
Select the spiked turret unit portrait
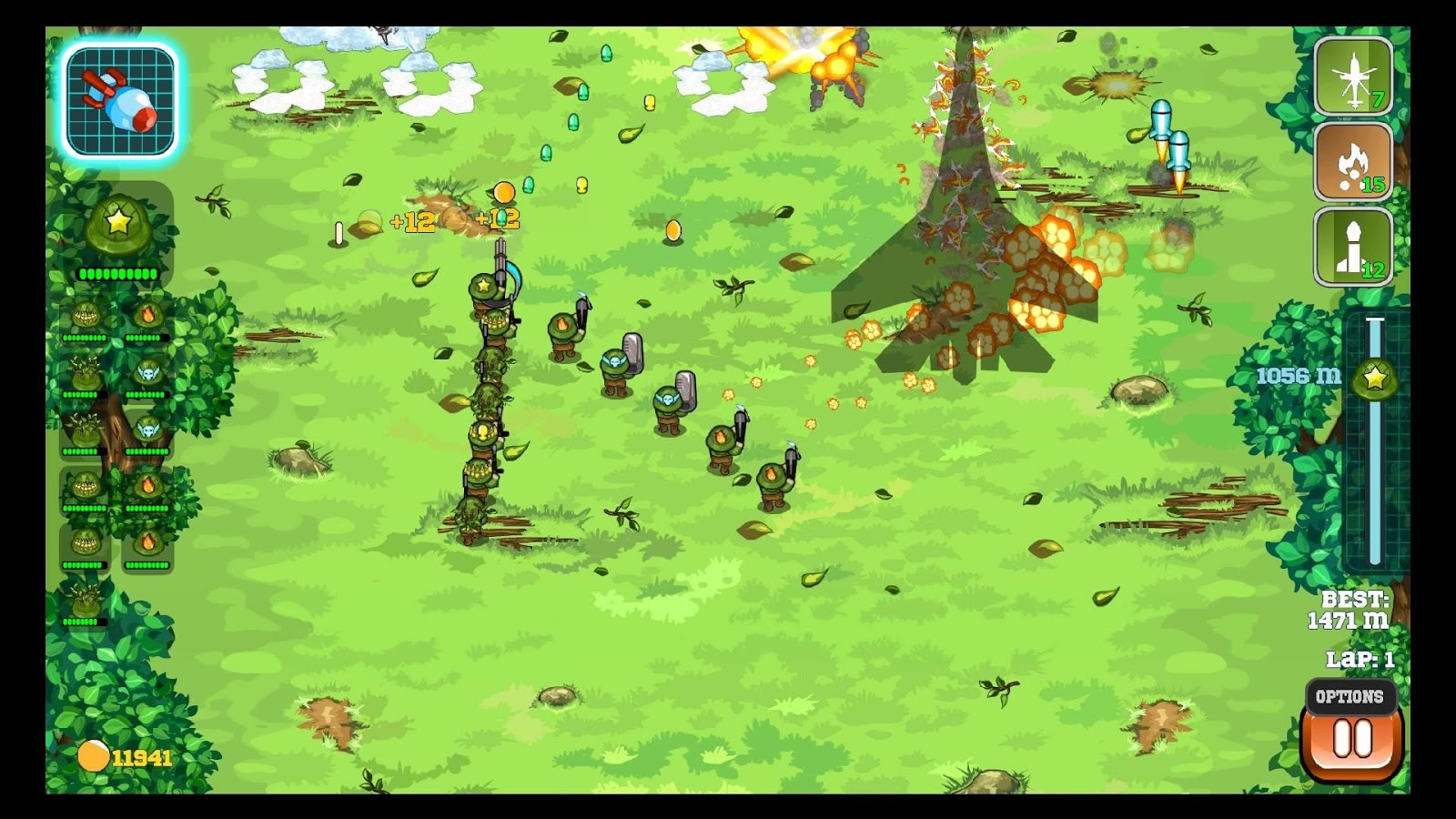coord(86,313)
